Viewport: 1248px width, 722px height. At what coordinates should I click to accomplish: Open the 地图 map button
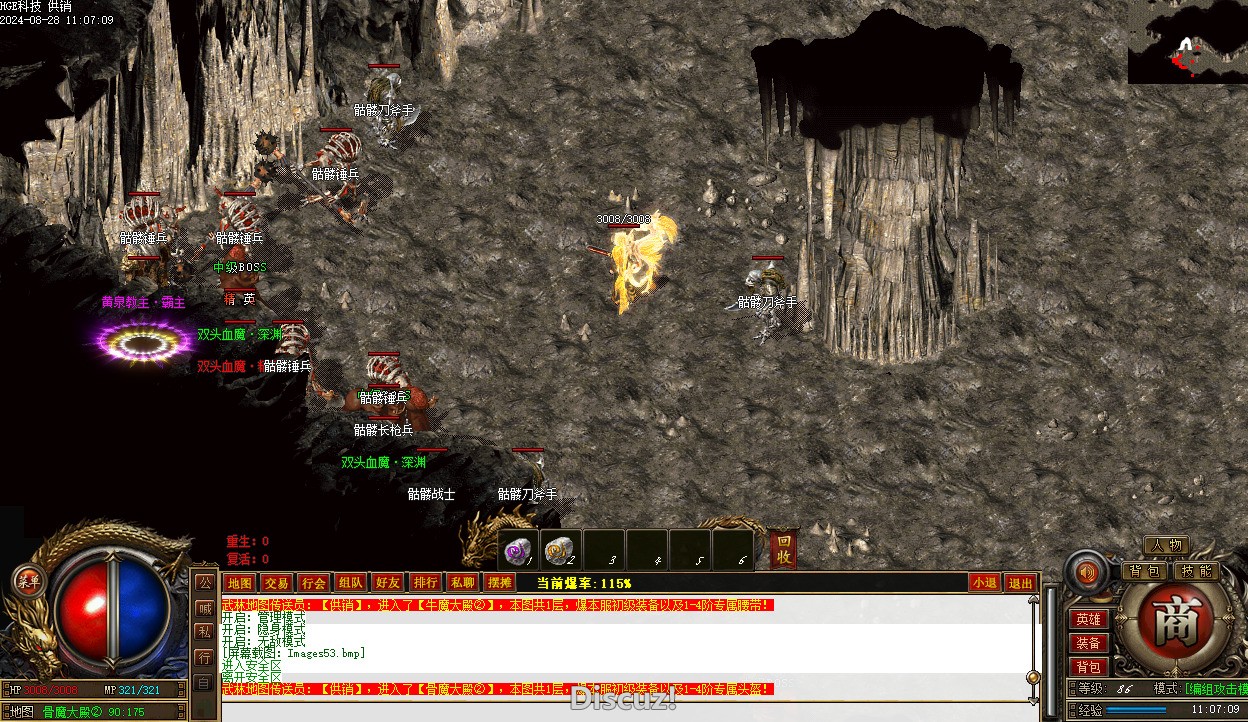[239, 583]
